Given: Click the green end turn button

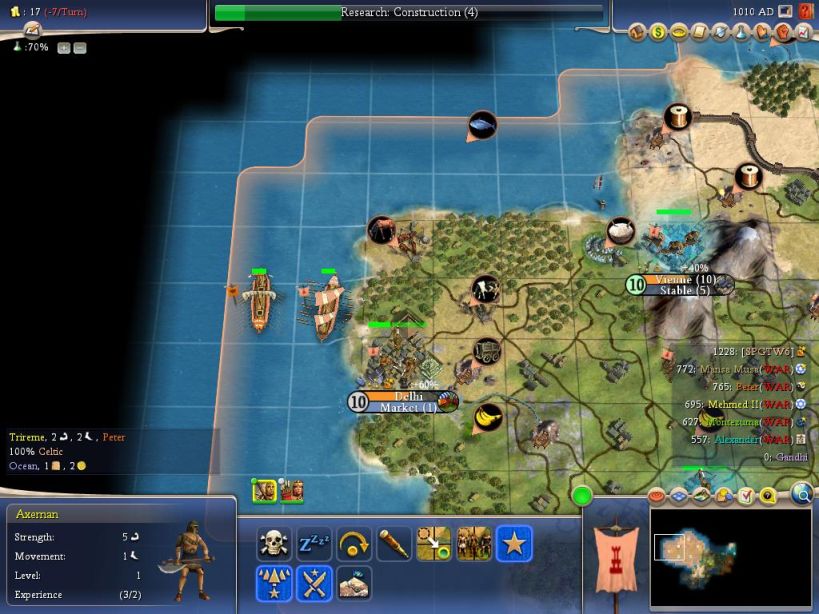Looking at the screenshot, I should point(582,495).
